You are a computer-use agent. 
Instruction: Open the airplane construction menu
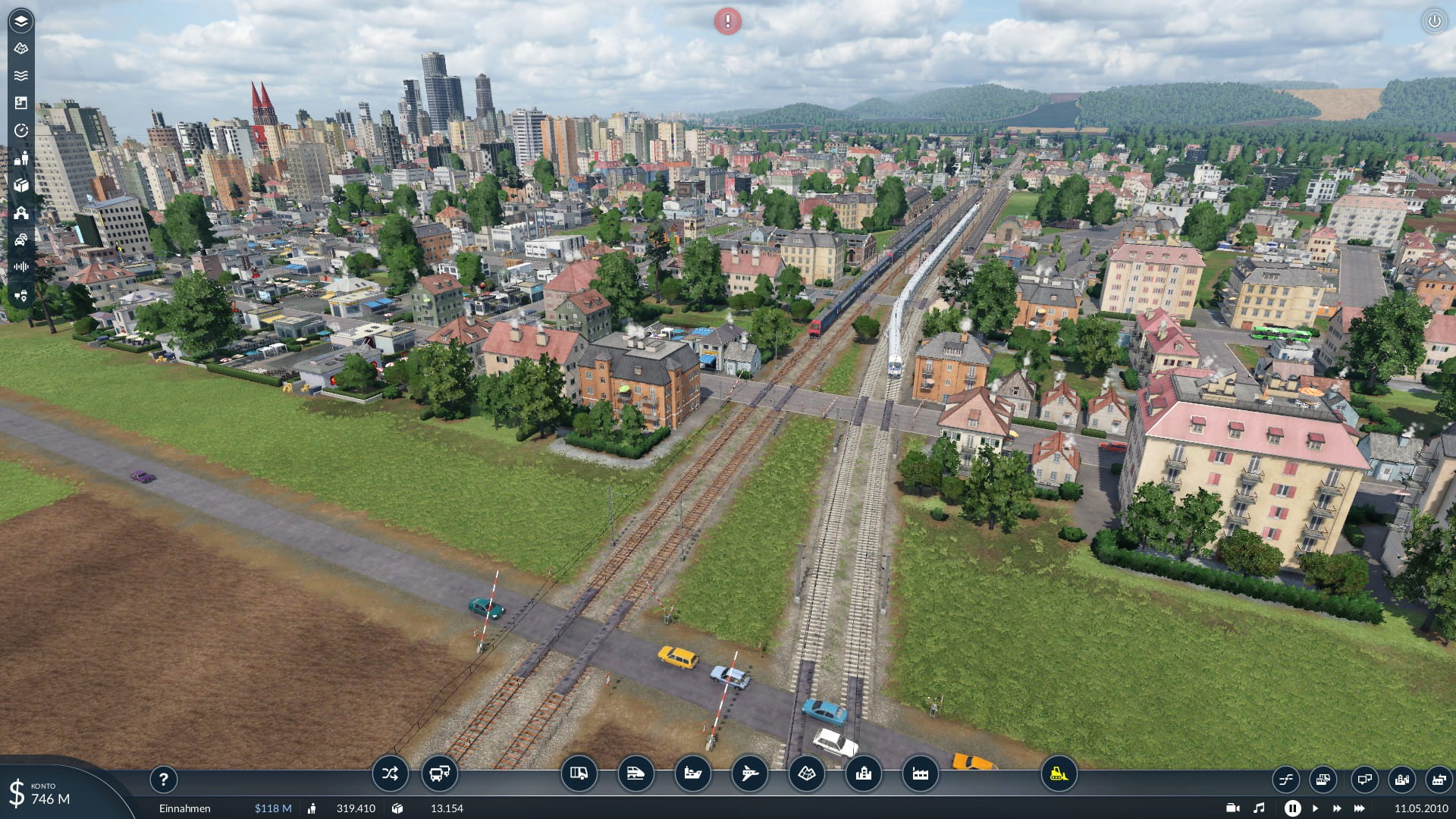tap(749, 774)
